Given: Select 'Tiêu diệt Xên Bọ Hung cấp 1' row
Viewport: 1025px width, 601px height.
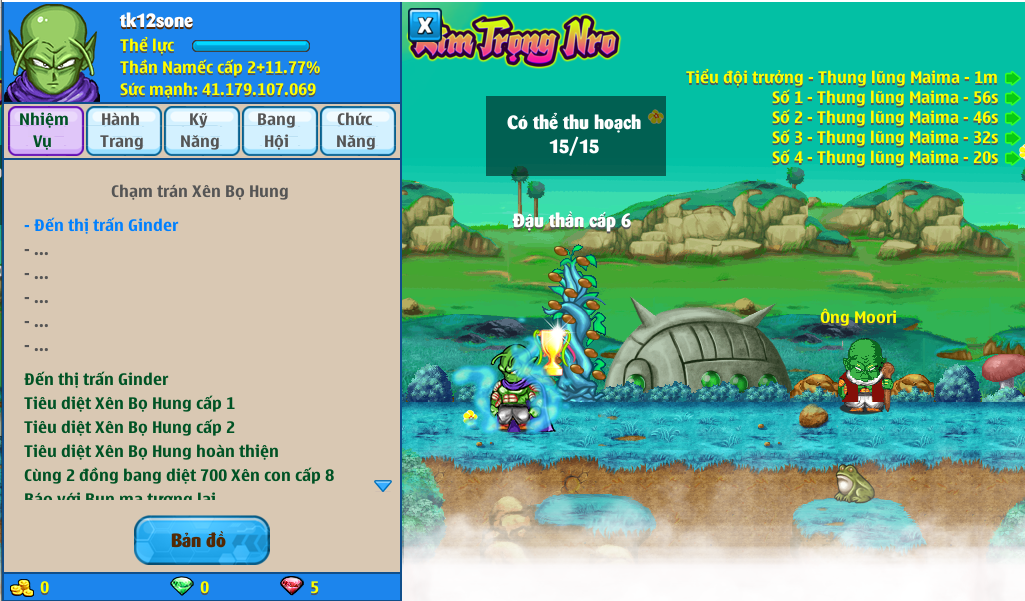Looking at the screenshot, I should pyautogui.click(x=130, y=403).
